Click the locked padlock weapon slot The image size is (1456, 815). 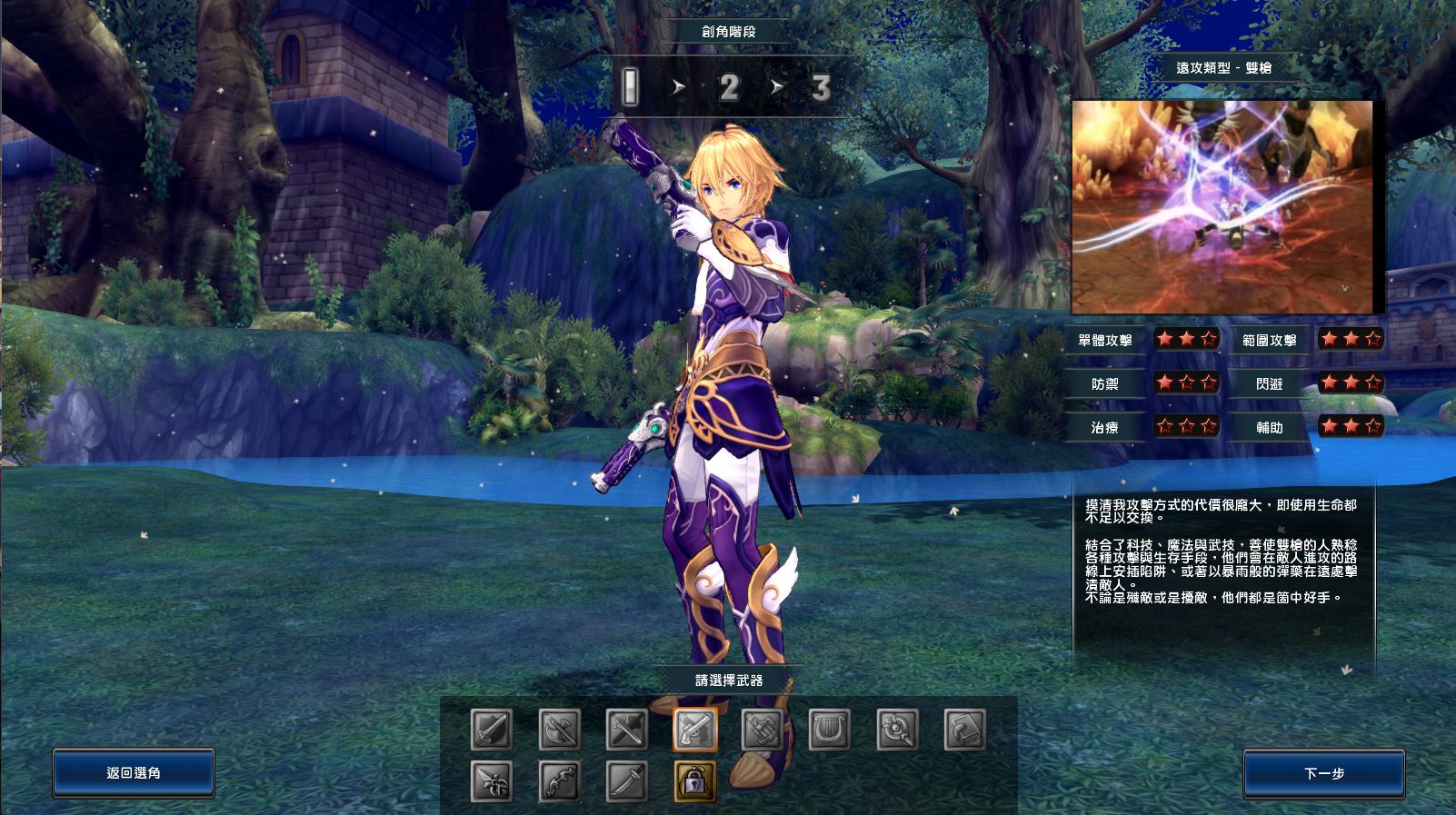(695, 781)
